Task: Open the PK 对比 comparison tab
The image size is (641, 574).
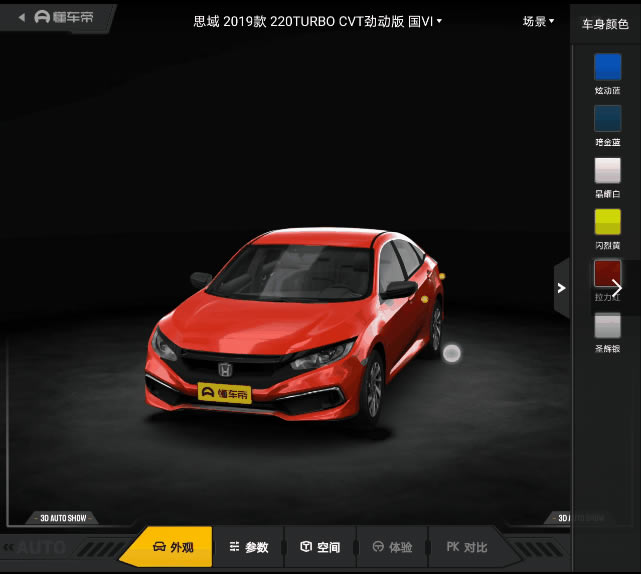Action: point(467,547)
